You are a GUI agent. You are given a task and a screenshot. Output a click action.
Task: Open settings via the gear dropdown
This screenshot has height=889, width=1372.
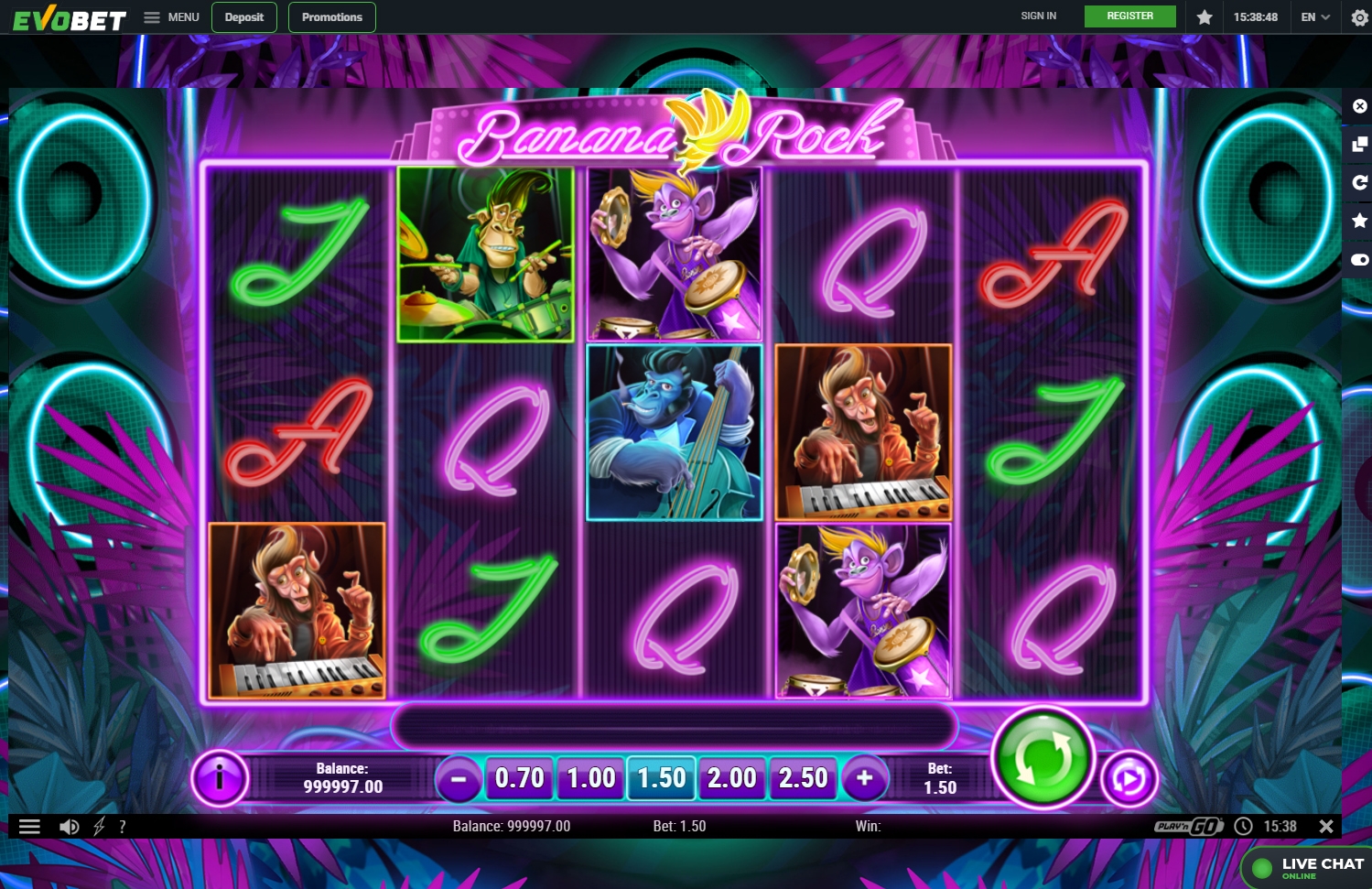[1359, 17]
